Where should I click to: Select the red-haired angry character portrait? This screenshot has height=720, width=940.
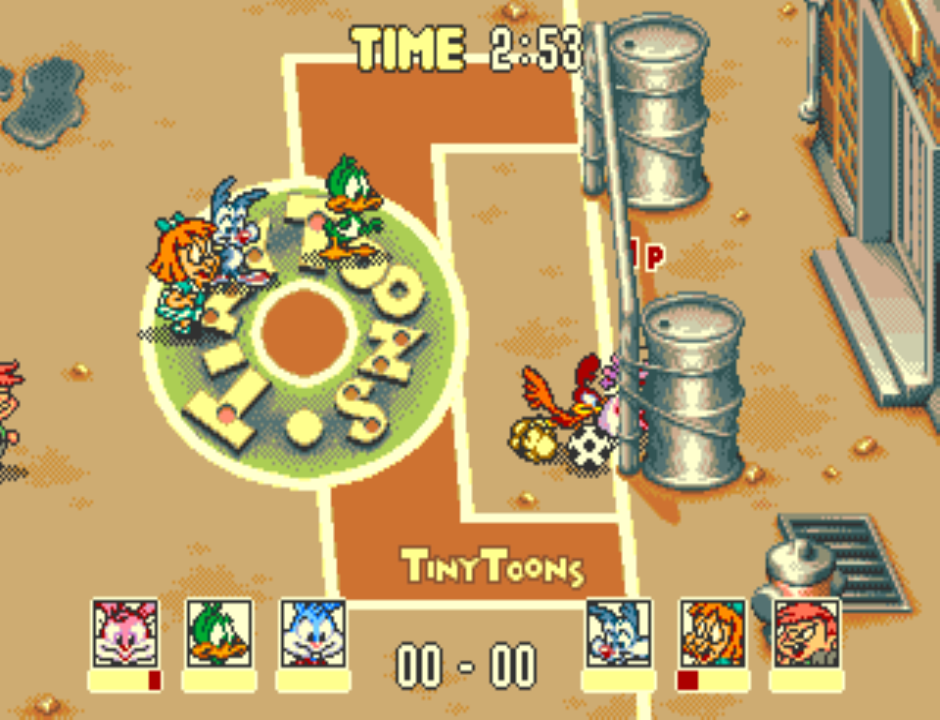806,633
